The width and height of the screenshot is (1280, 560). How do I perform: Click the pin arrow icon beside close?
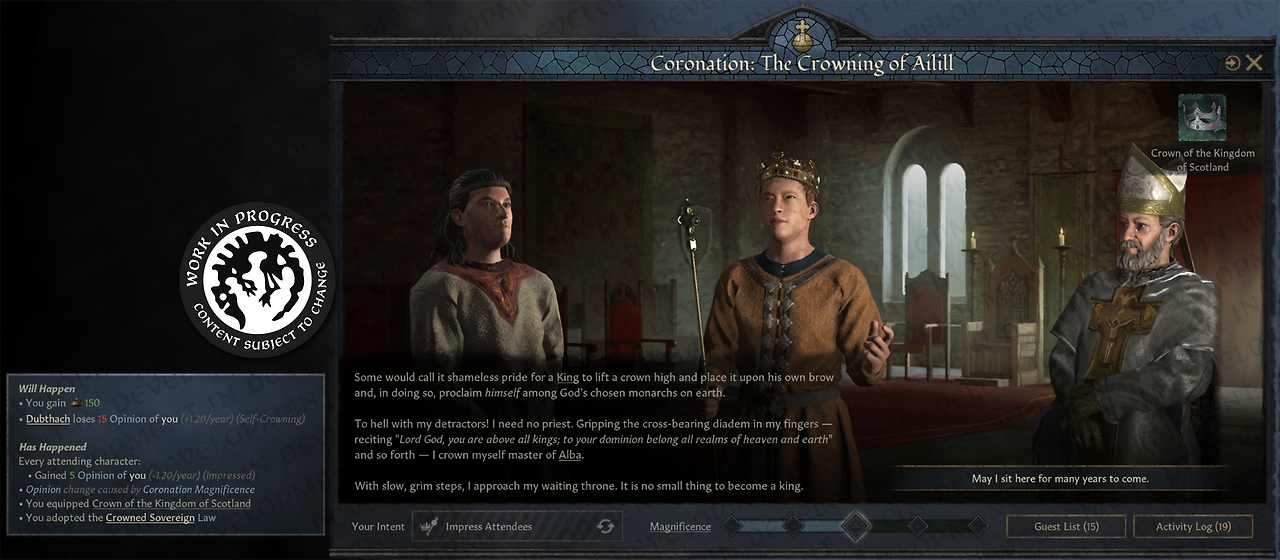tap(1232, 63)
